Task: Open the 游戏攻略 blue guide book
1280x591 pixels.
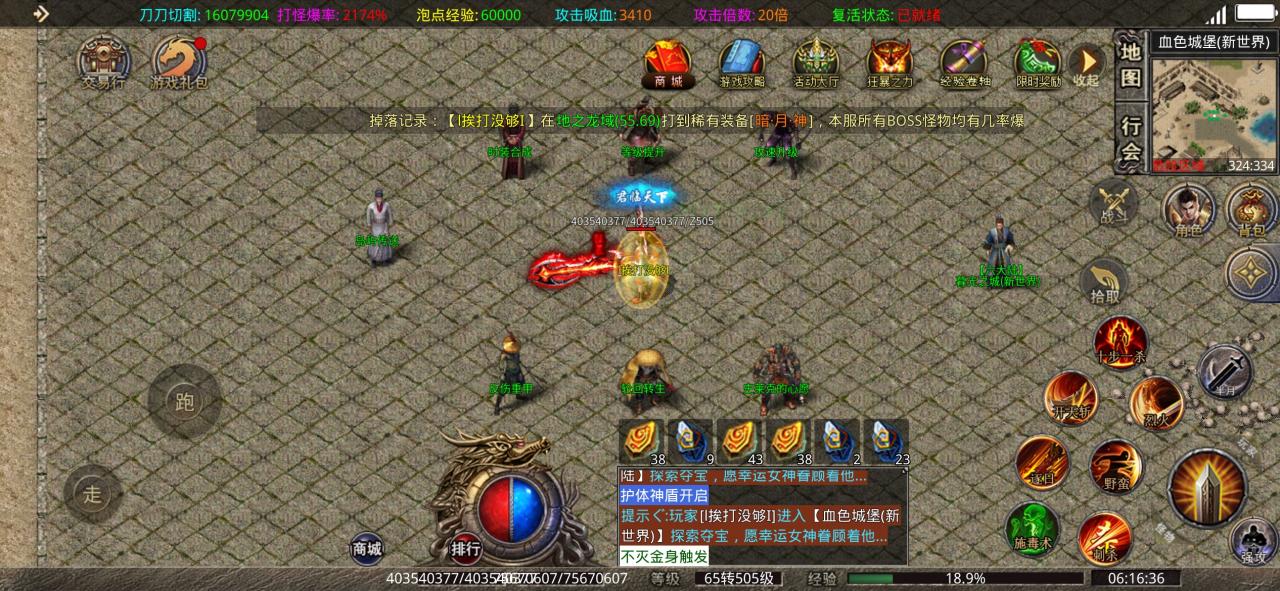Action: 741,63
